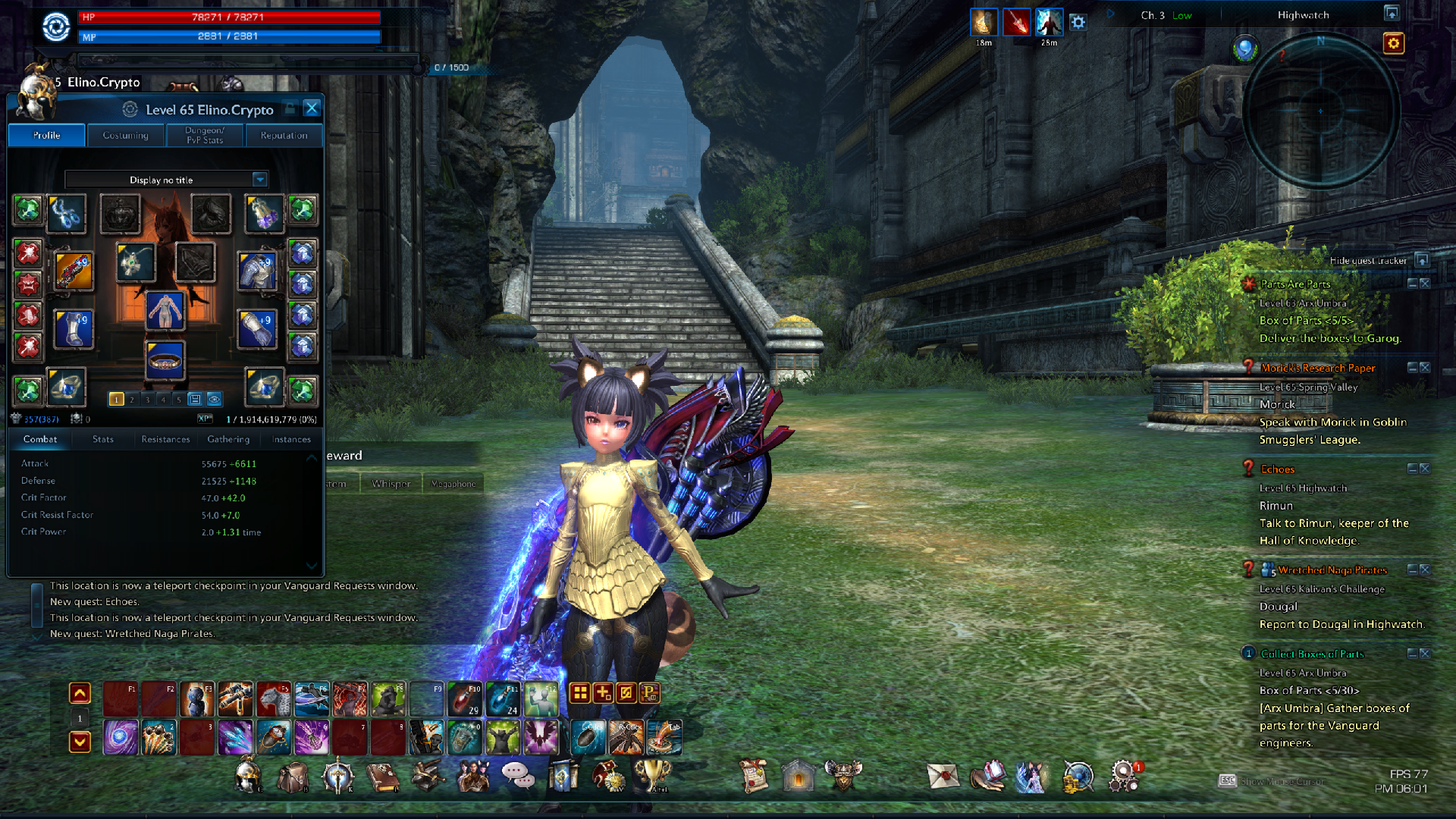1456x819 pixels.
Task: Click the circular minimap
Action: (x=1320, y=111)
